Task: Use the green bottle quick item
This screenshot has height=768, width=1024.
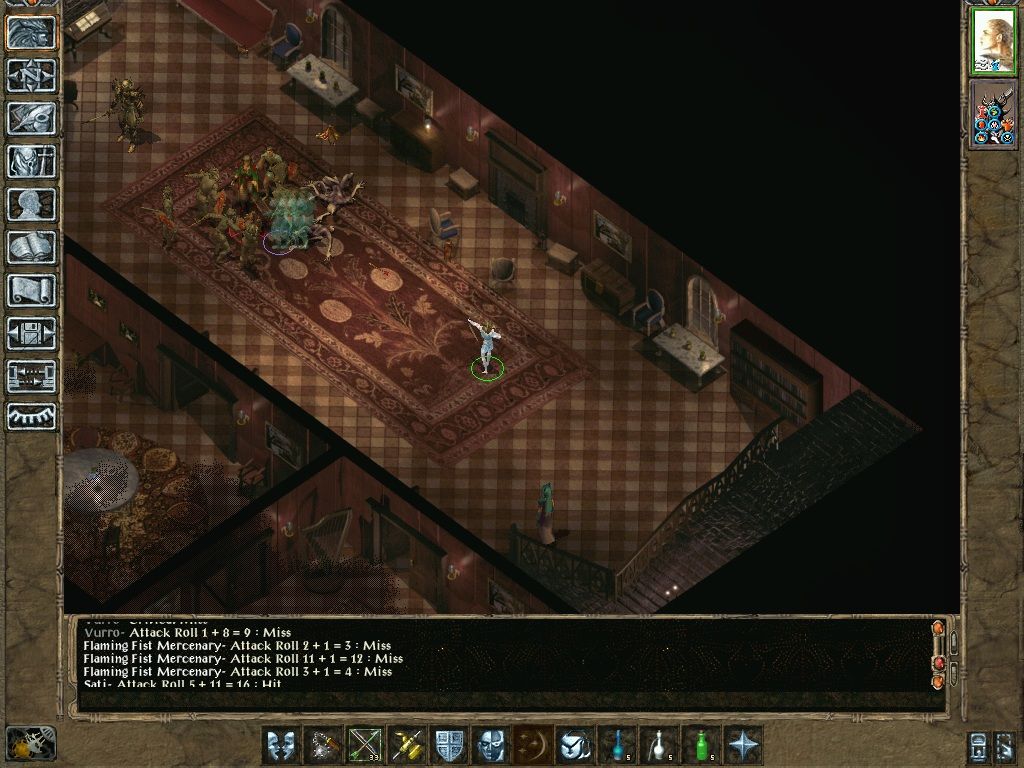Action: point(701,745)
